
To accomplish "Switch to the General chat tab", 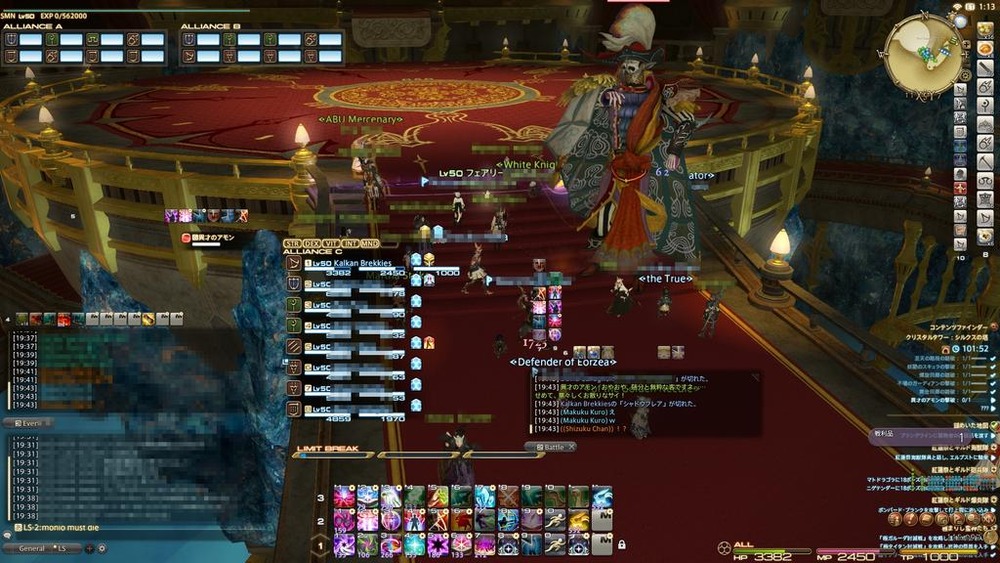I will (x=31, y=548).
